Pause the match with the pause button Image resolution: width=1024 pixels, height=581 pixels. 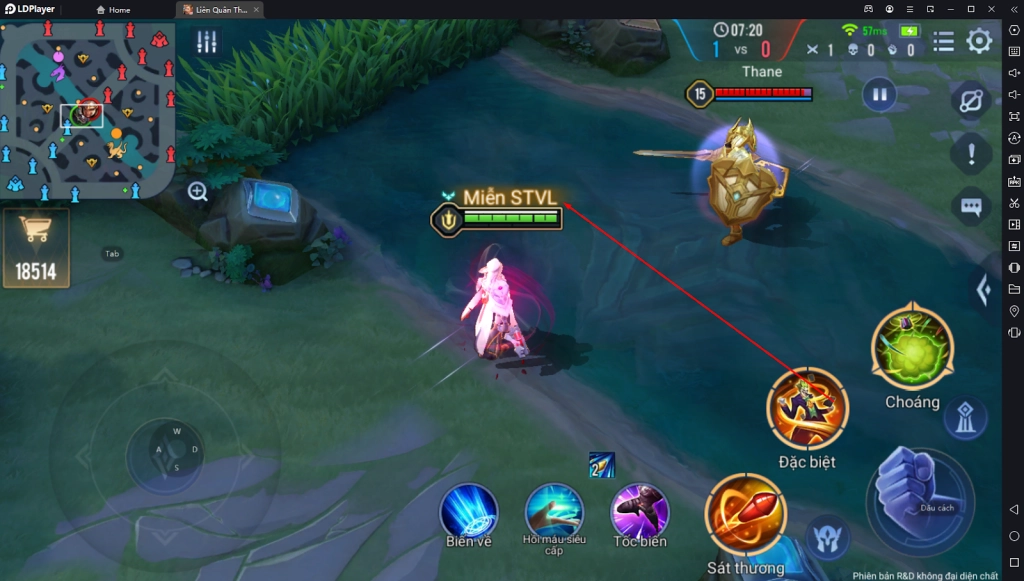tap(879, 95)
